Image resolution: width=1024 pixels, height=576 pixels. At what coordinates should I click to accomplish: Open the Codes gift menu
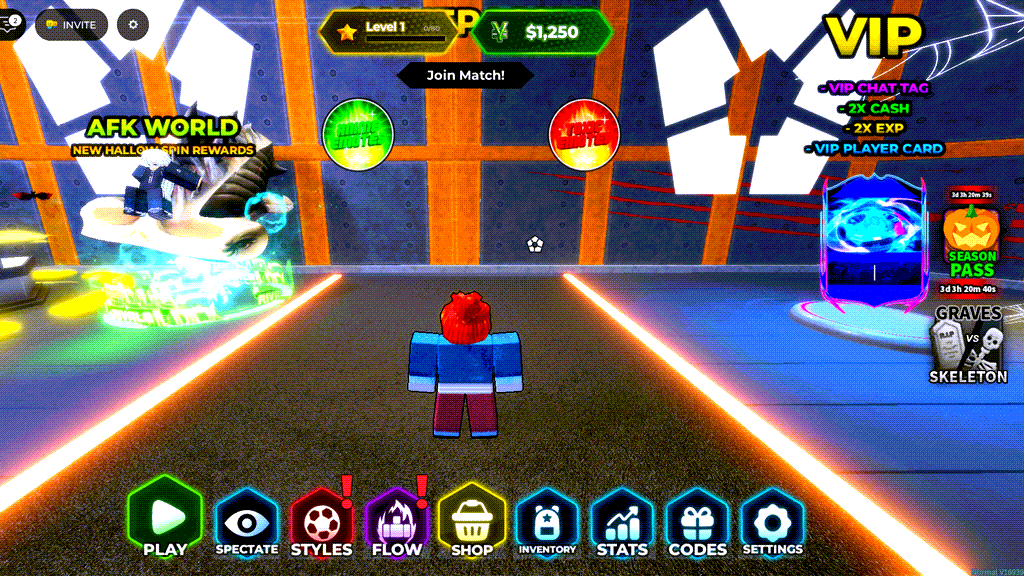click(697, 522)
